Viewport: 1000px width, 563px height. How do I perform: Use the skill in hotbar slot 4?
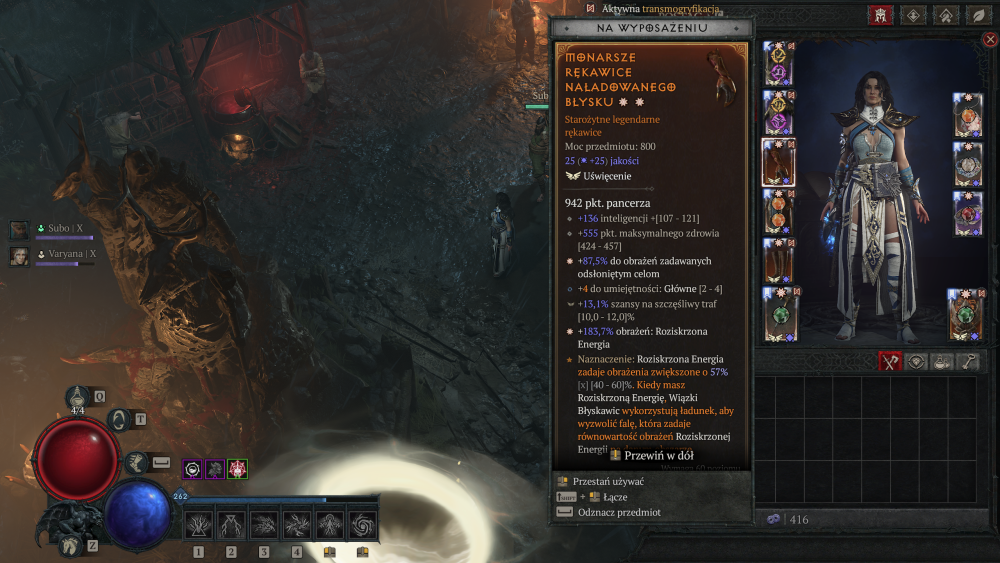click(x=297, y=524)
